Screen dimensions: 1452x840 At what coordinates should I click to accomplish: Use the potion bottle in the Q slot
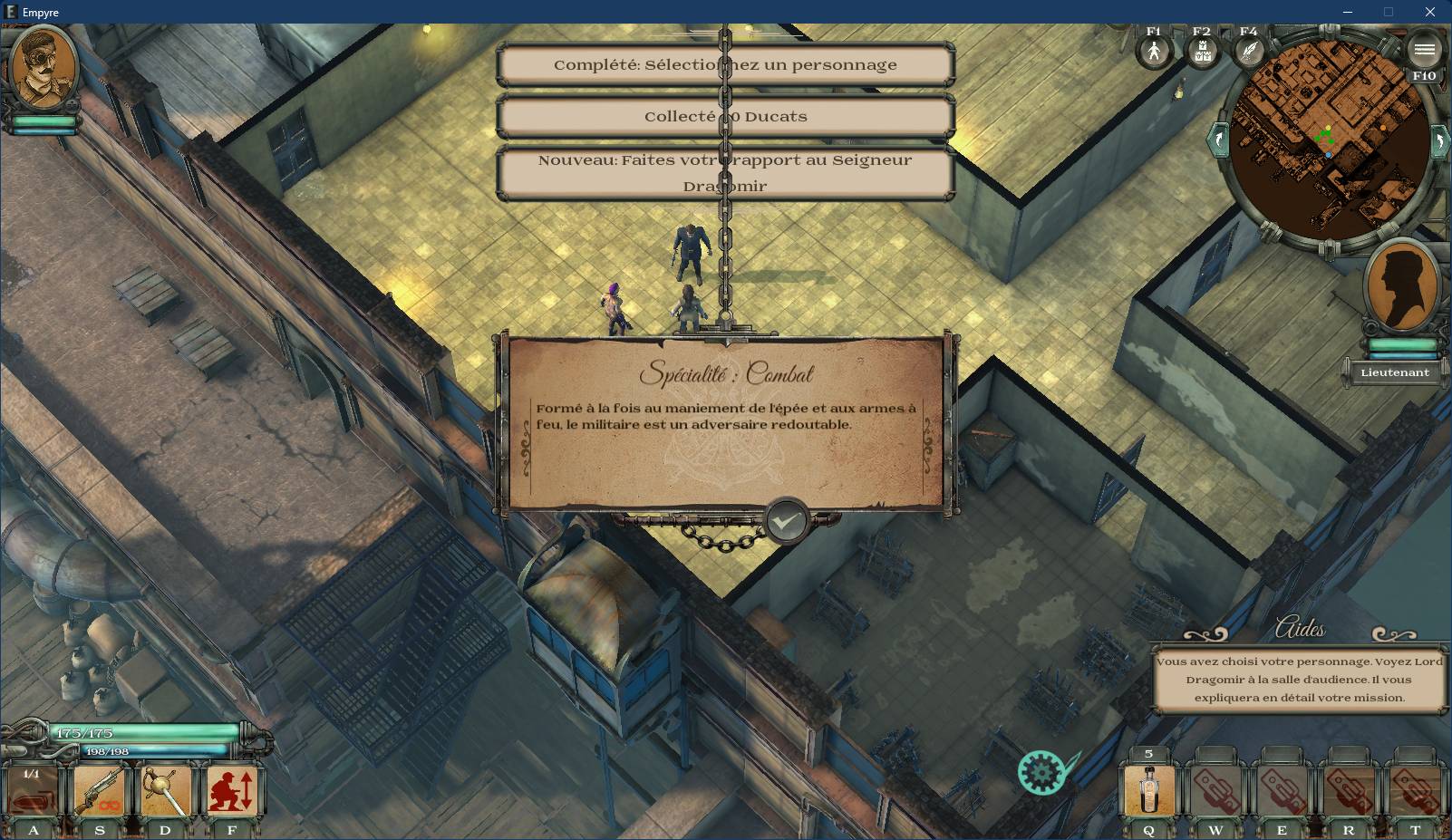click(1149, 790)
